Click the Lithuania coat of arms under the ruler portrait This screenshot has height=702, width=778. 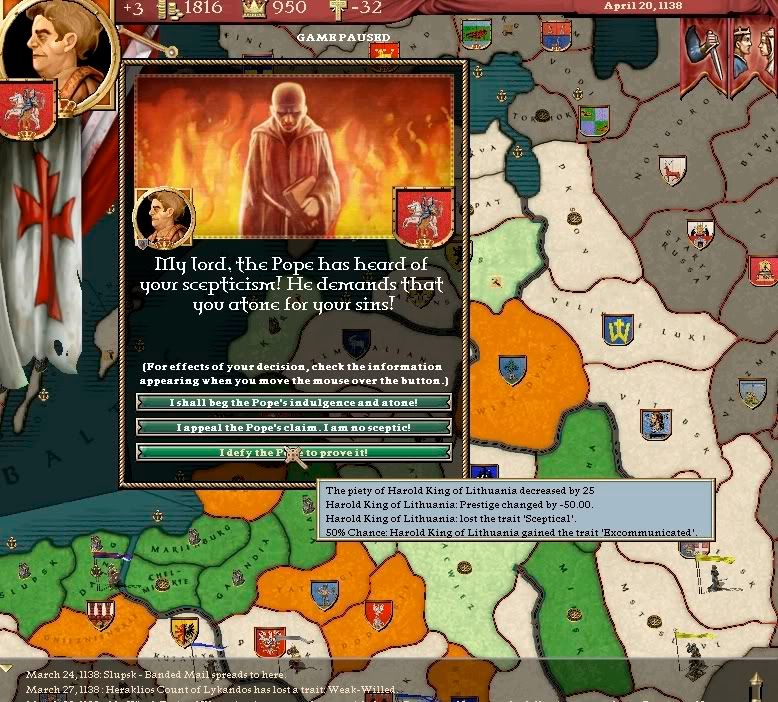26,109
